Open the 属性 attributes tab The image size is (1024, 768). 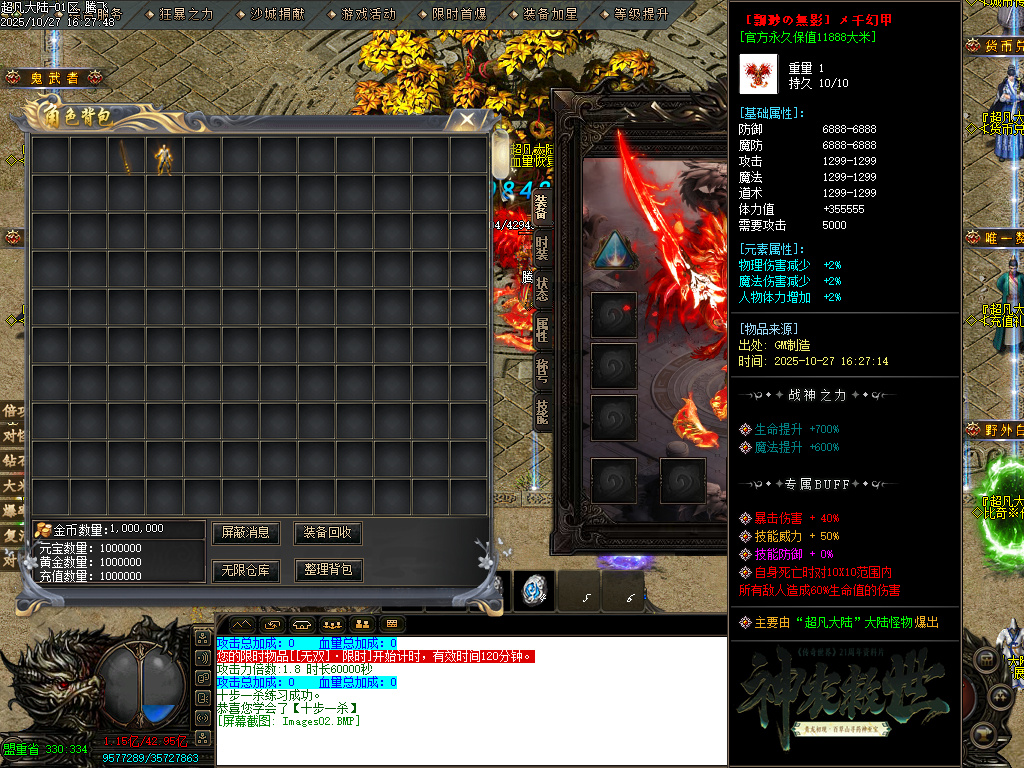[541, 329]
